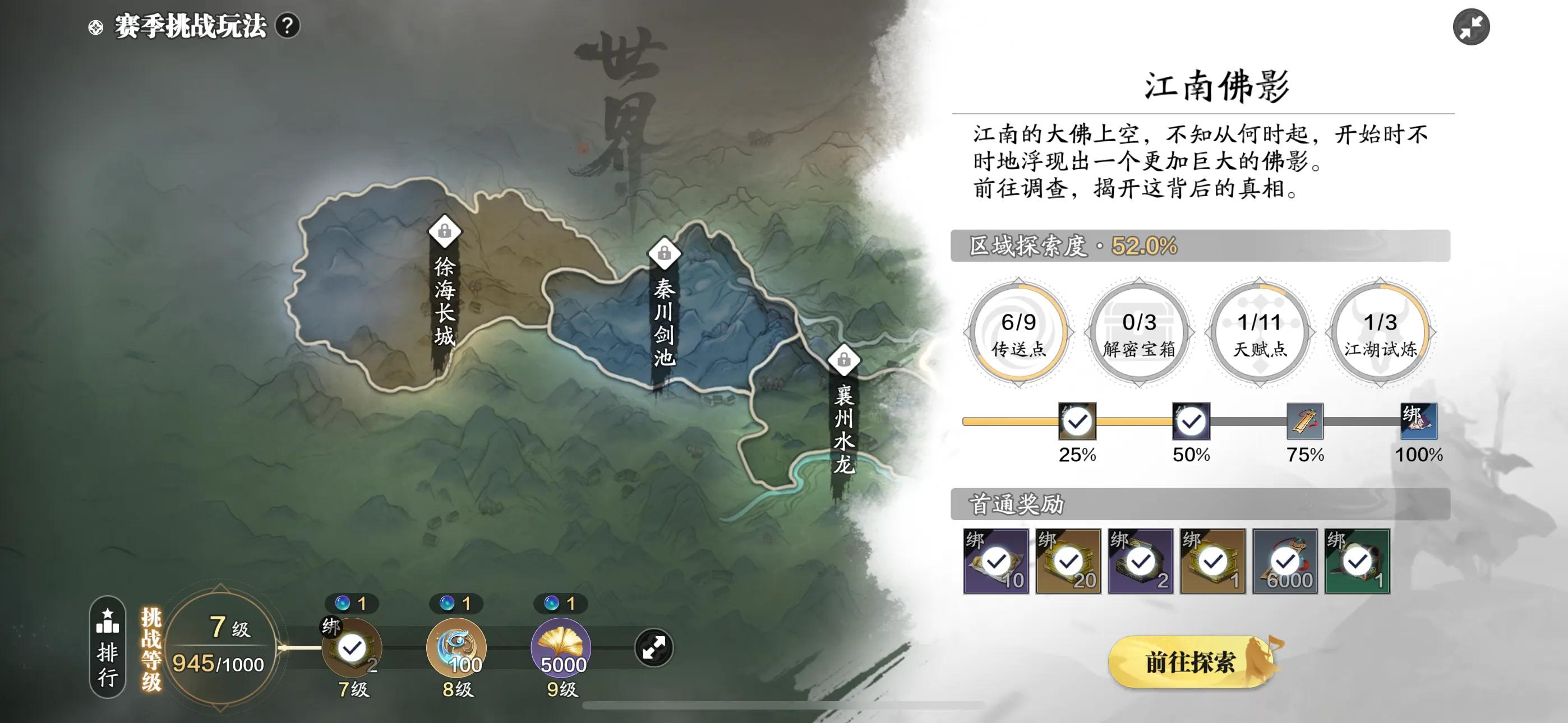Inspect the 75% exploration reward item
1568x723 pixels.
click(x=1305, y=421)
